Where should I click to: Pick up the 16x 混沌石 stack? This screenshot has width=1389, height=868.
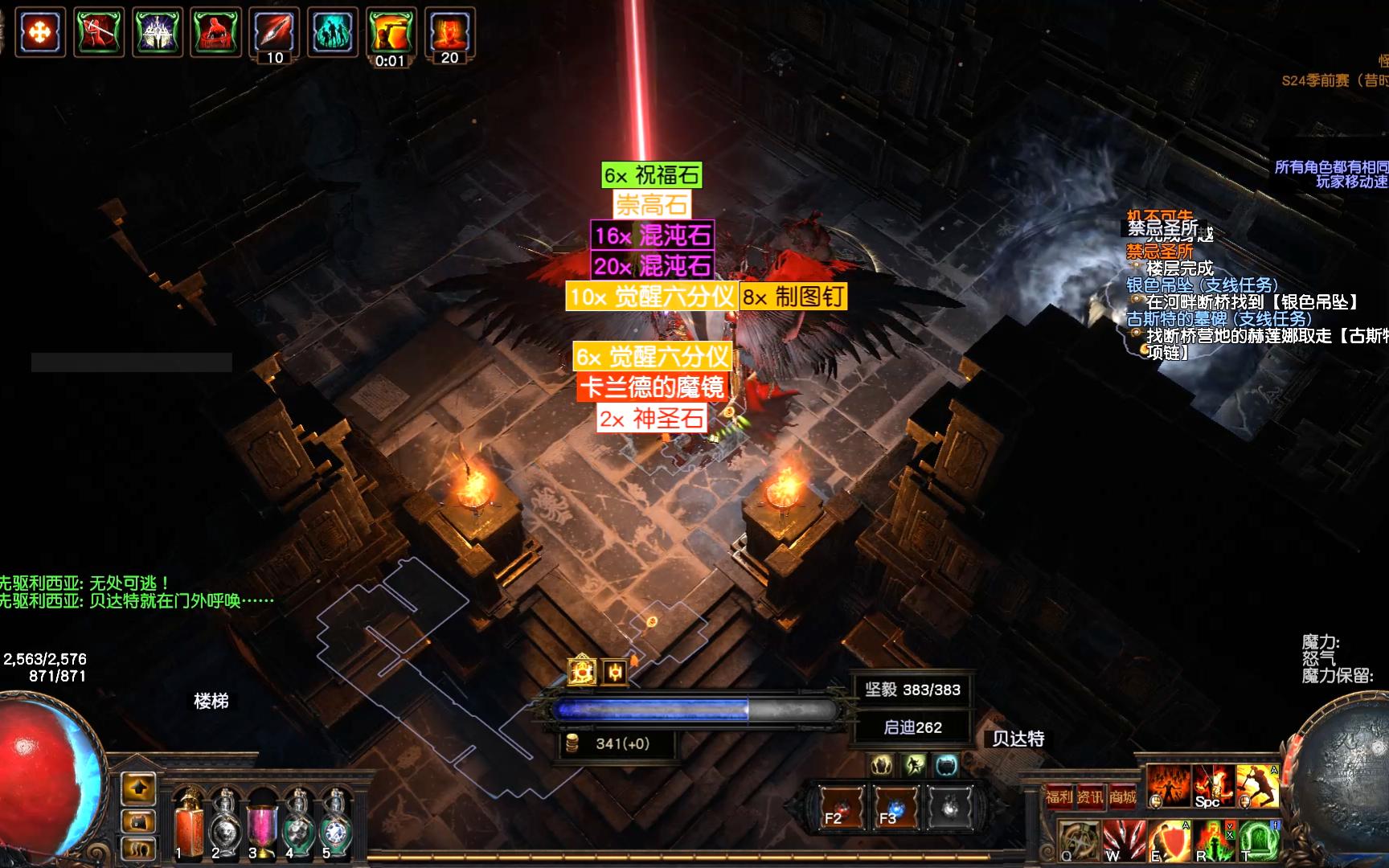(652, 235)
